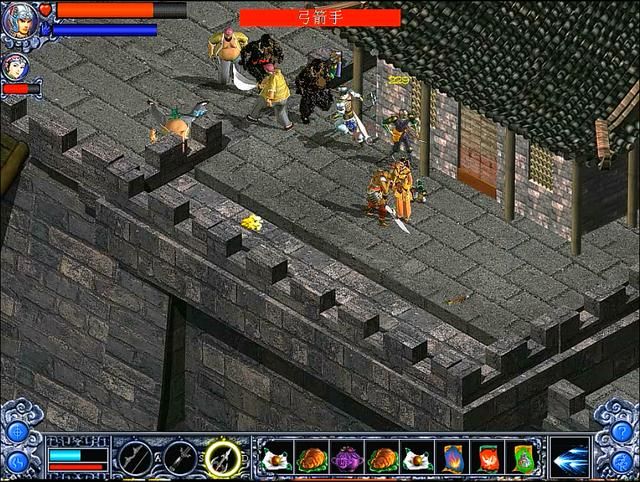Use the blue flame scroll
The width and height of the screenshot is (640, 482).
click(453, 458)
